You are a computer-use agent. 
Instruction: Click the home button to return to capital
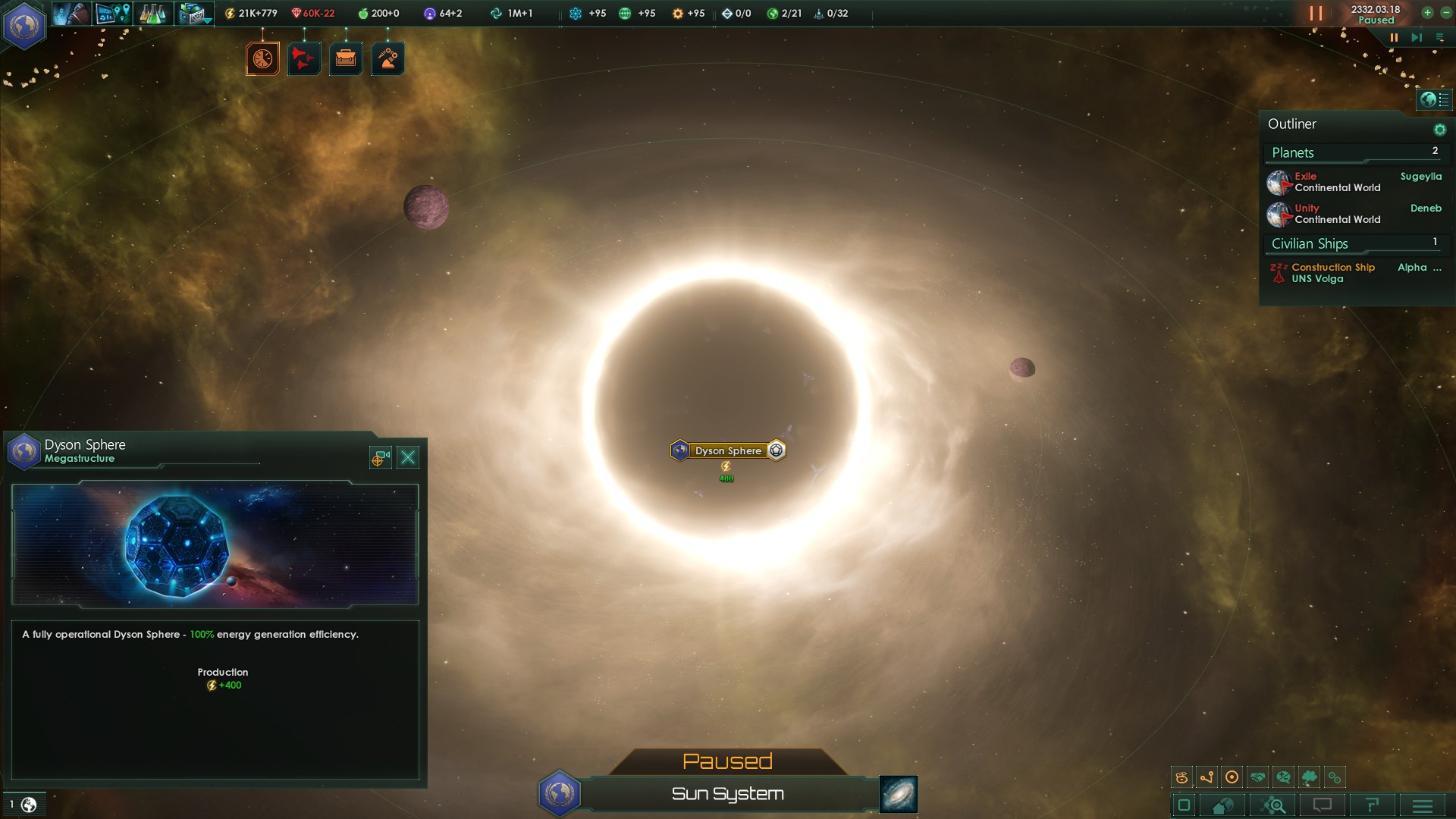tap(1220, 805)
